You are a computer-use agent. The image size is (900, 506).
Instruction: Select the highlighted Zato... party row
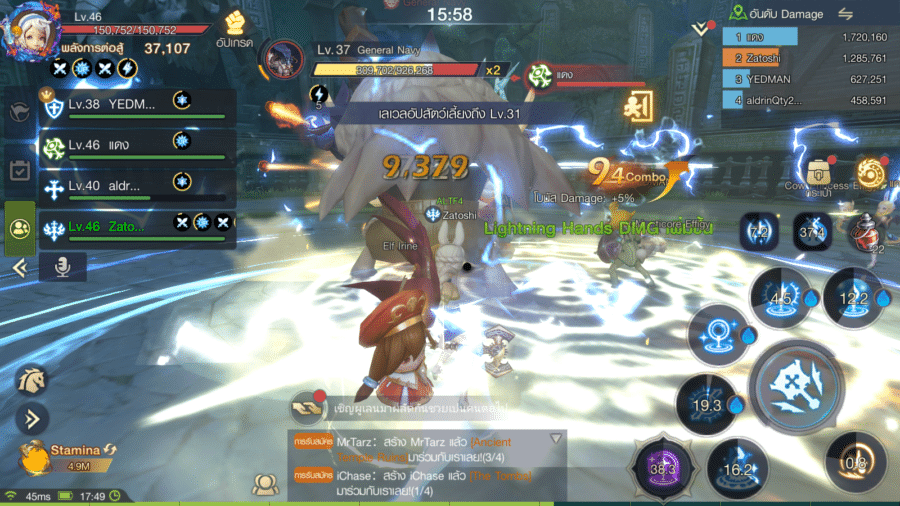(136, 228)
